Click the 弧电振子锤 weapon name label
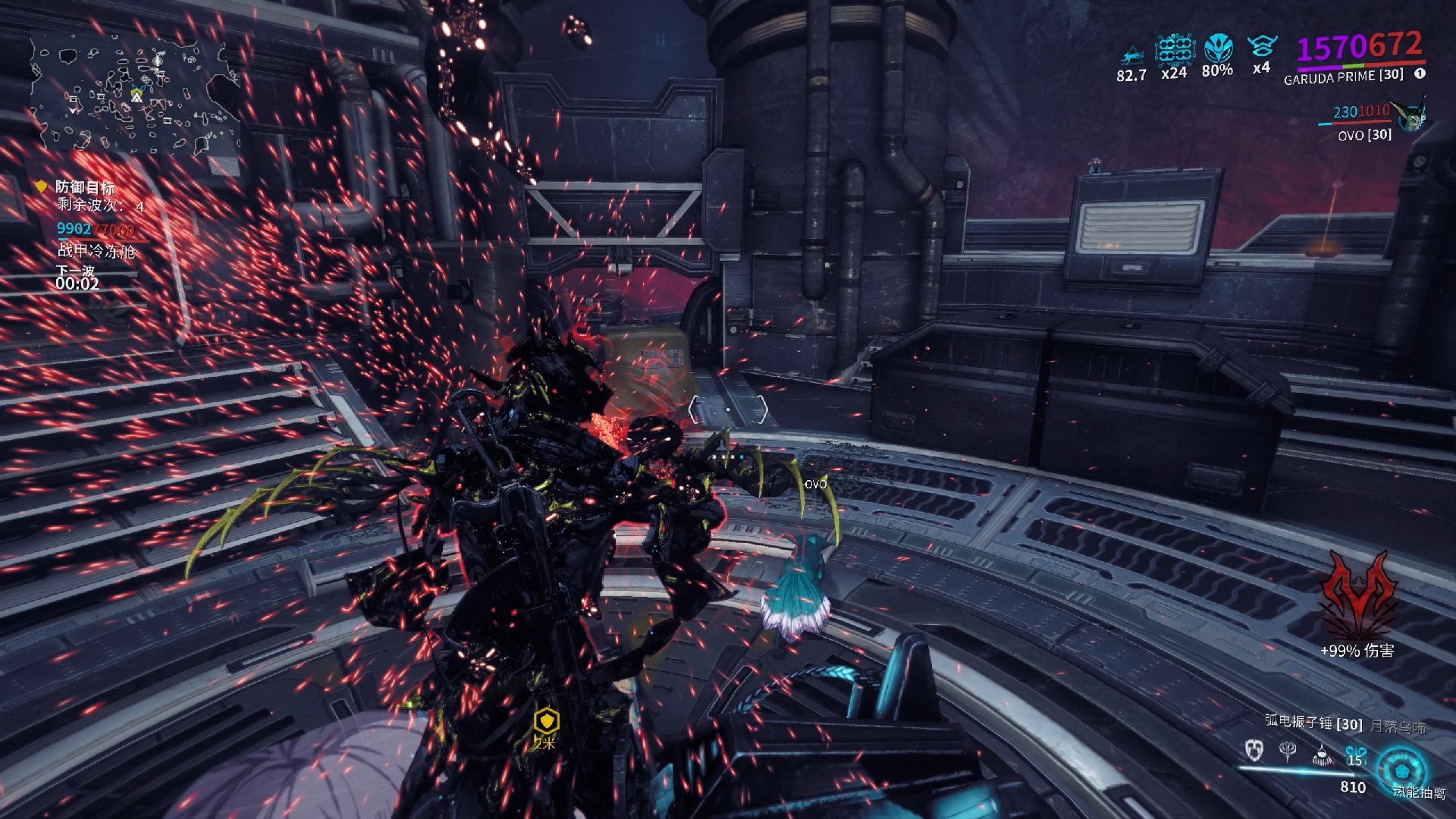This screenshot has height=819, width=1456. [1313, 723]
